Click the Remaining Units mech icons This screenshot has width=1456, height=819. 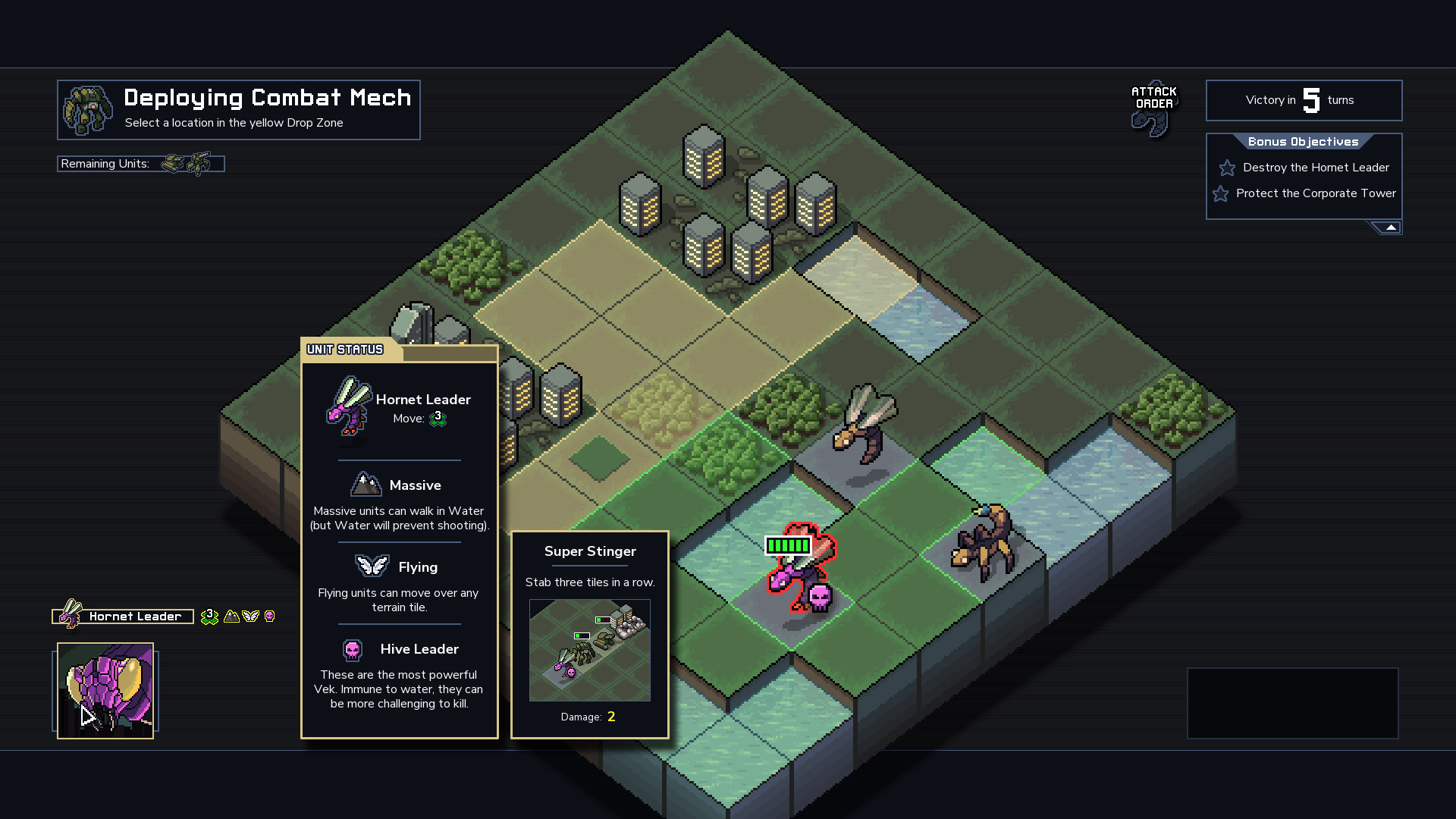click(187, 164)
